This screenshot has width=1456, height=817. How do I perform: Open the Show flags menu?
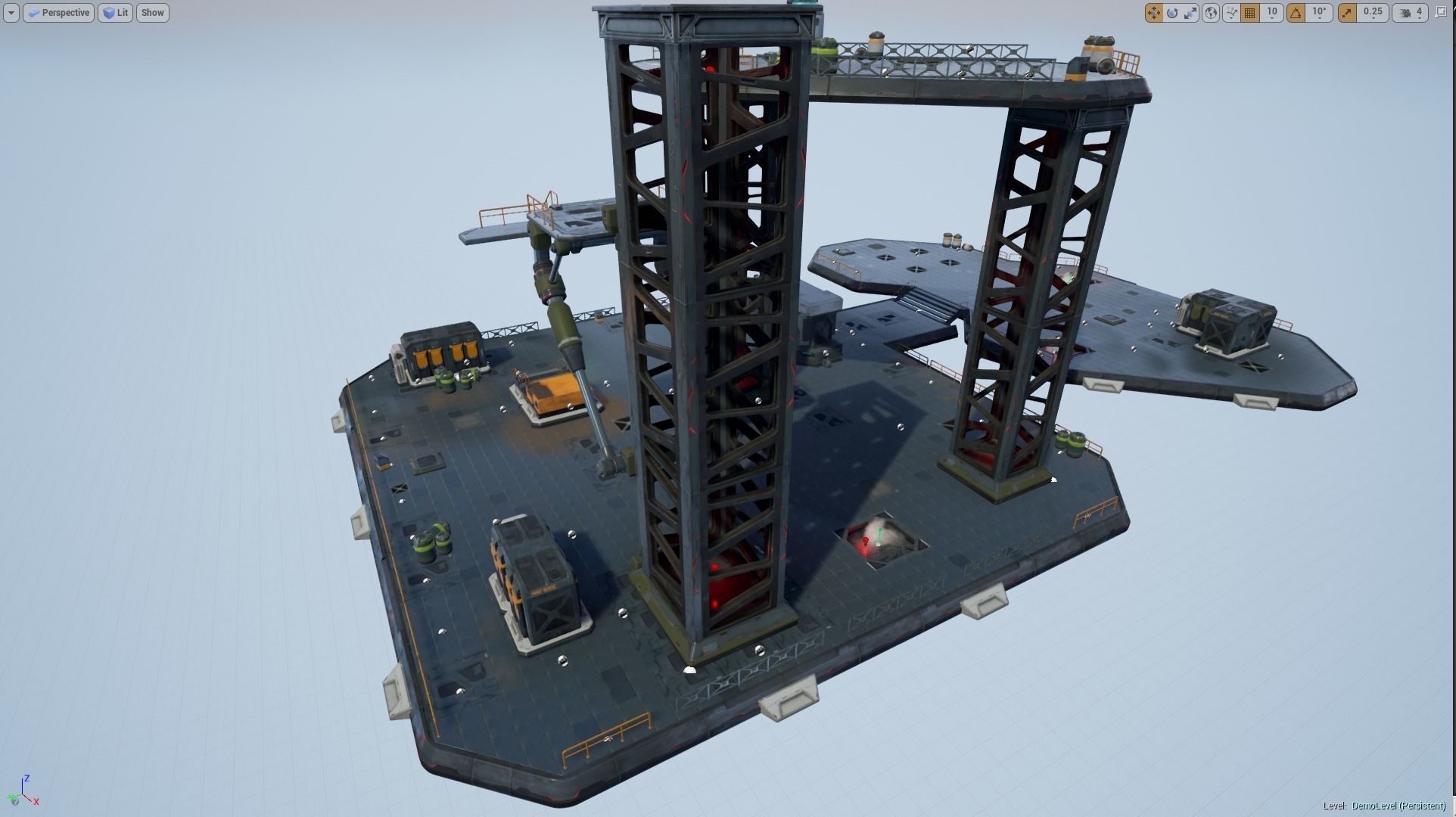[152, 13]
